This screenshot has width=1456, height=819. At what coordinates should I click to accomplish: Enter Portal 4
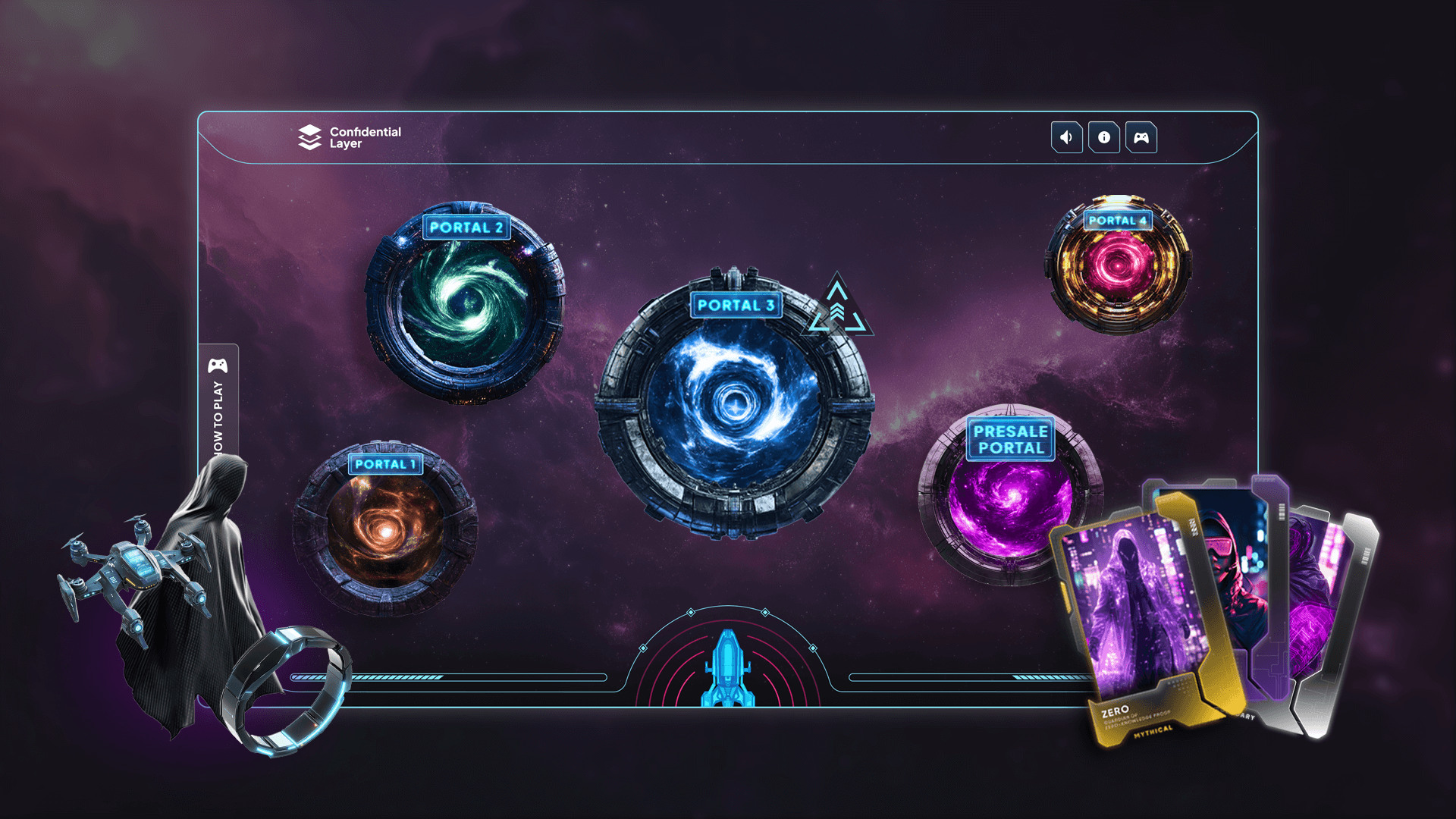1117,264
